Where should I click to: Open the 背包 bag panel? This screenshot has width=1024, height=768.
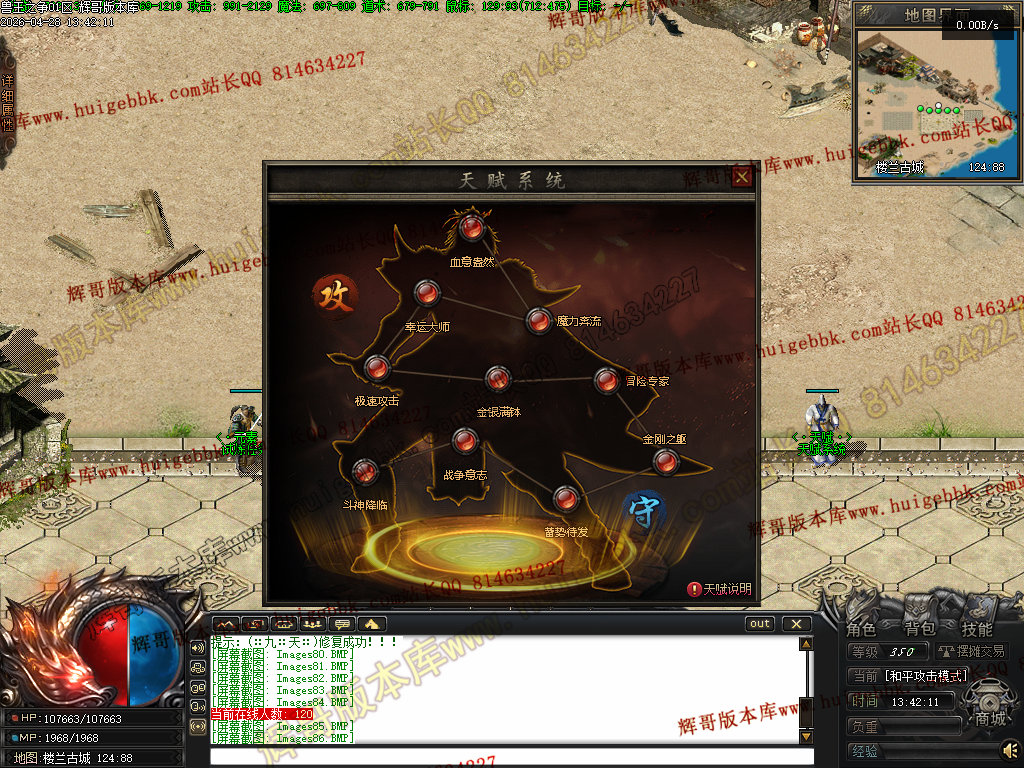[919, 629]
